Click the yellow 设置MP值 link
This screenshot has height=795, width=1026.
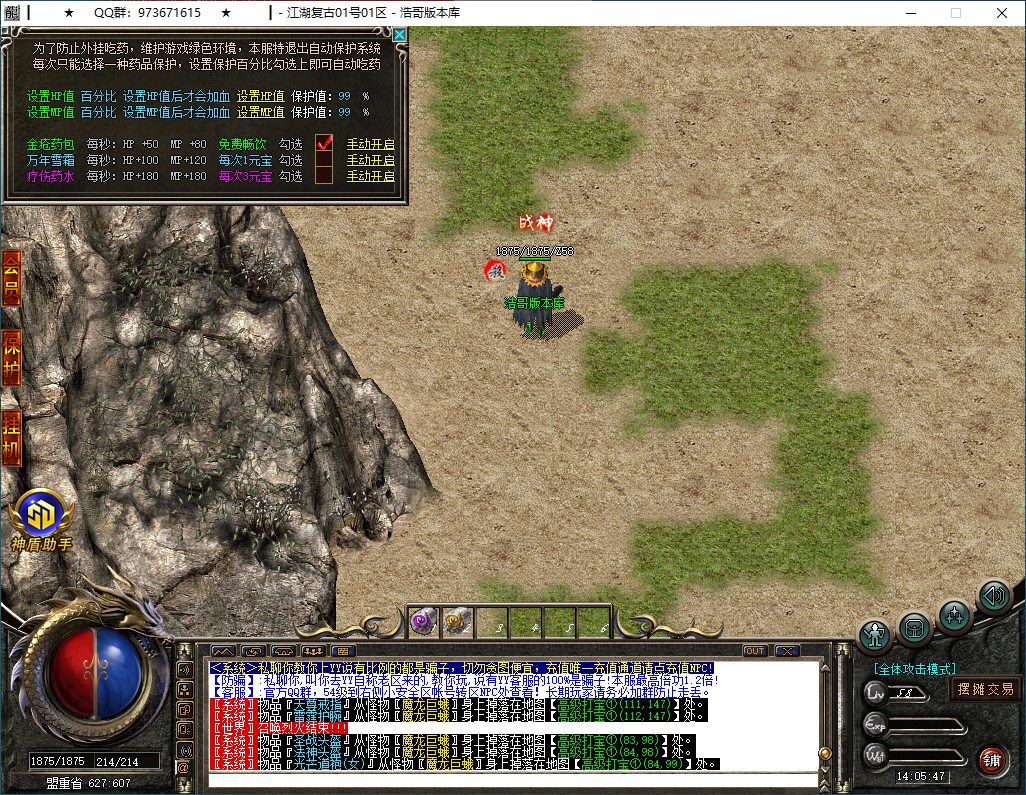pos(260,113)
